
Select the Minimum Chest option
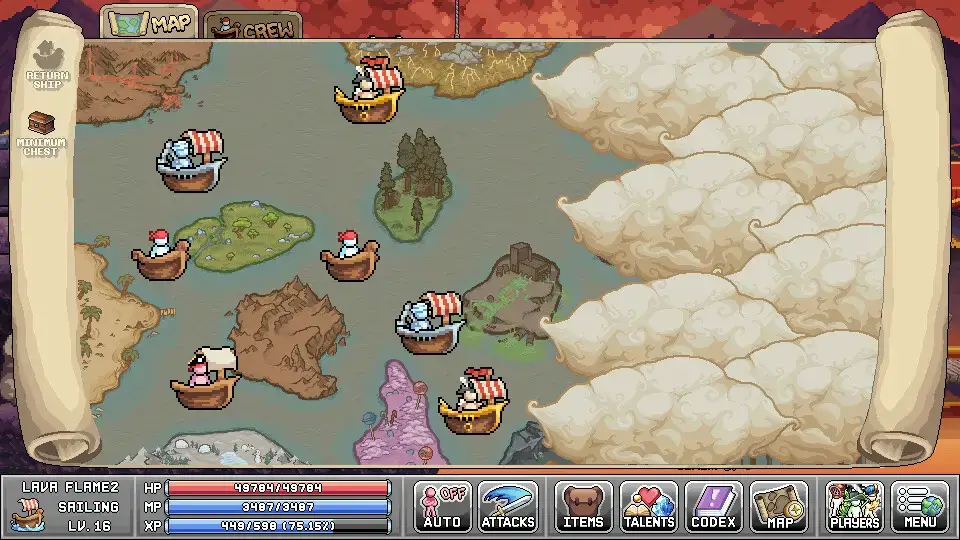tap(42, 134)
